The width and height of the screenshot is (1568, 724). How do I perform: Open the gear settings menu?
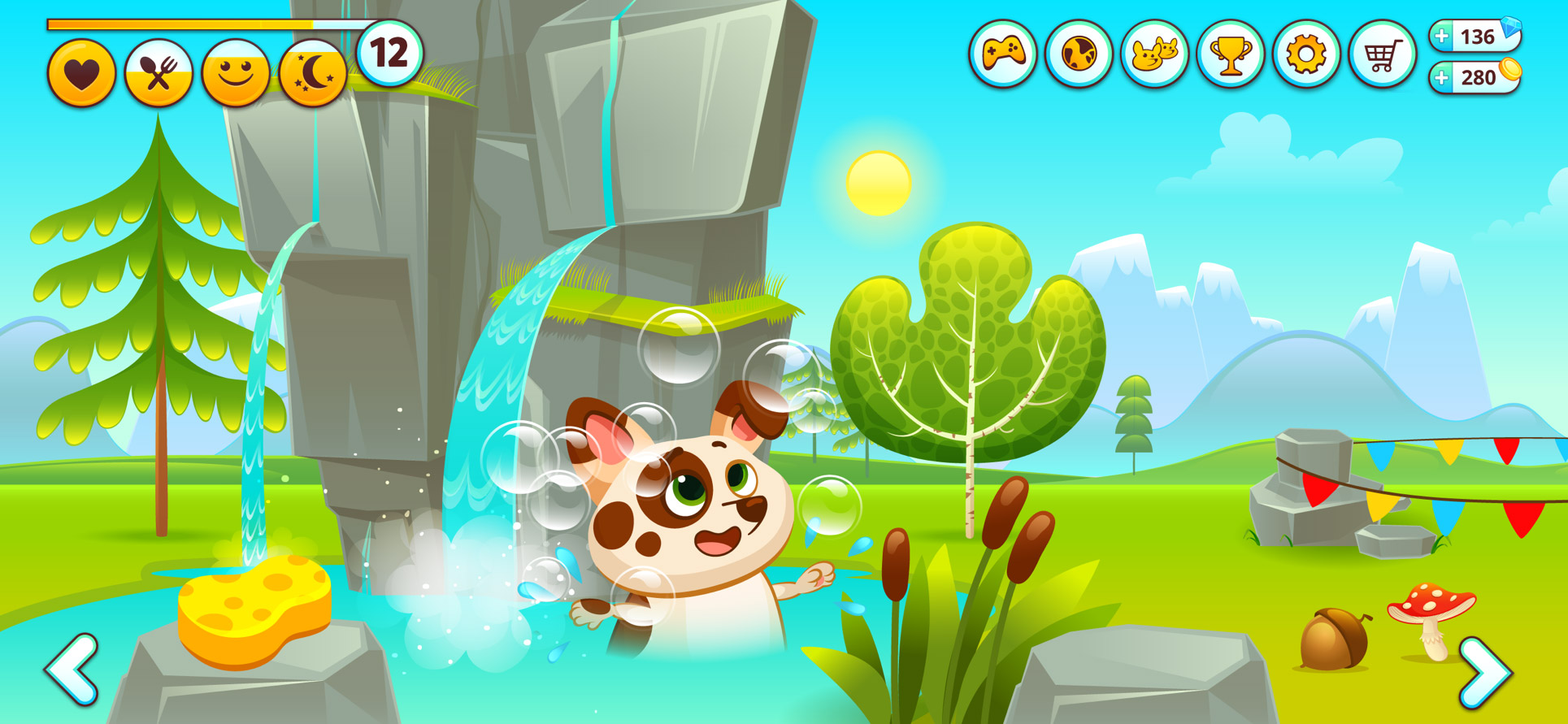click(1305, 54)
